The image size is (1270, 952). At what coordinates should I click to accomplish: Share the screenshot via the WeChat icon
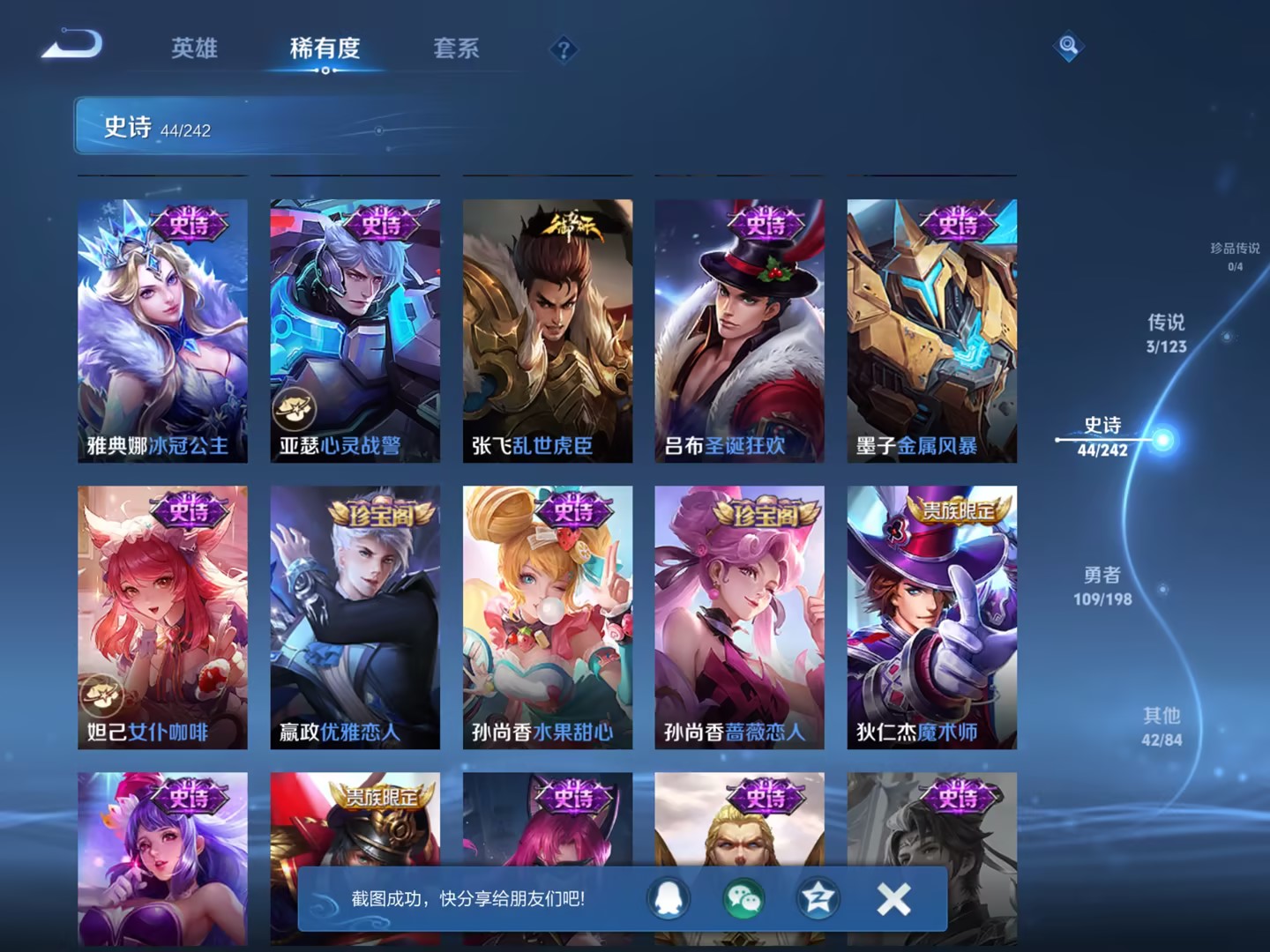pos(743,899)
